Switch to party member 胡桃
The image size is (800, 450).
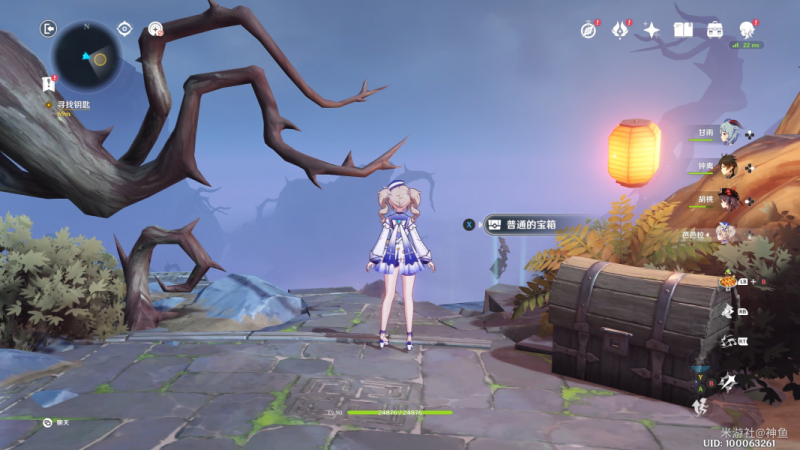pos(726,199)
